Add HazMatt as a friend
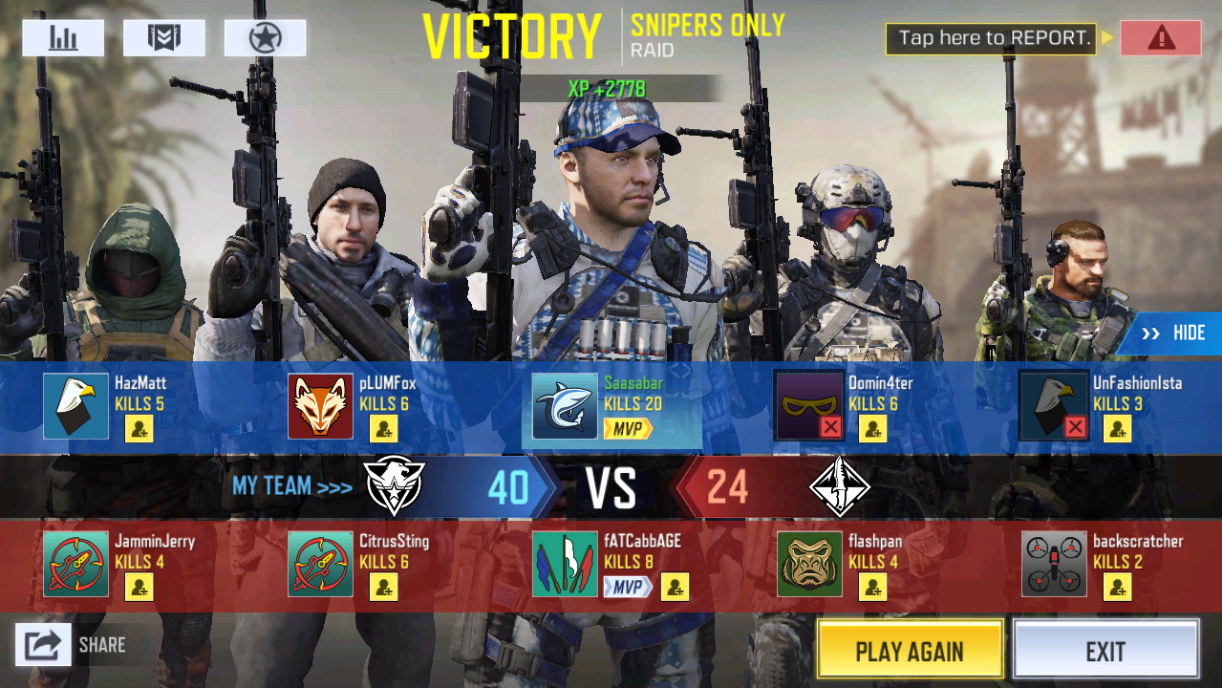The height and width of the screenshot is (688, 1222). click(139, 429)
